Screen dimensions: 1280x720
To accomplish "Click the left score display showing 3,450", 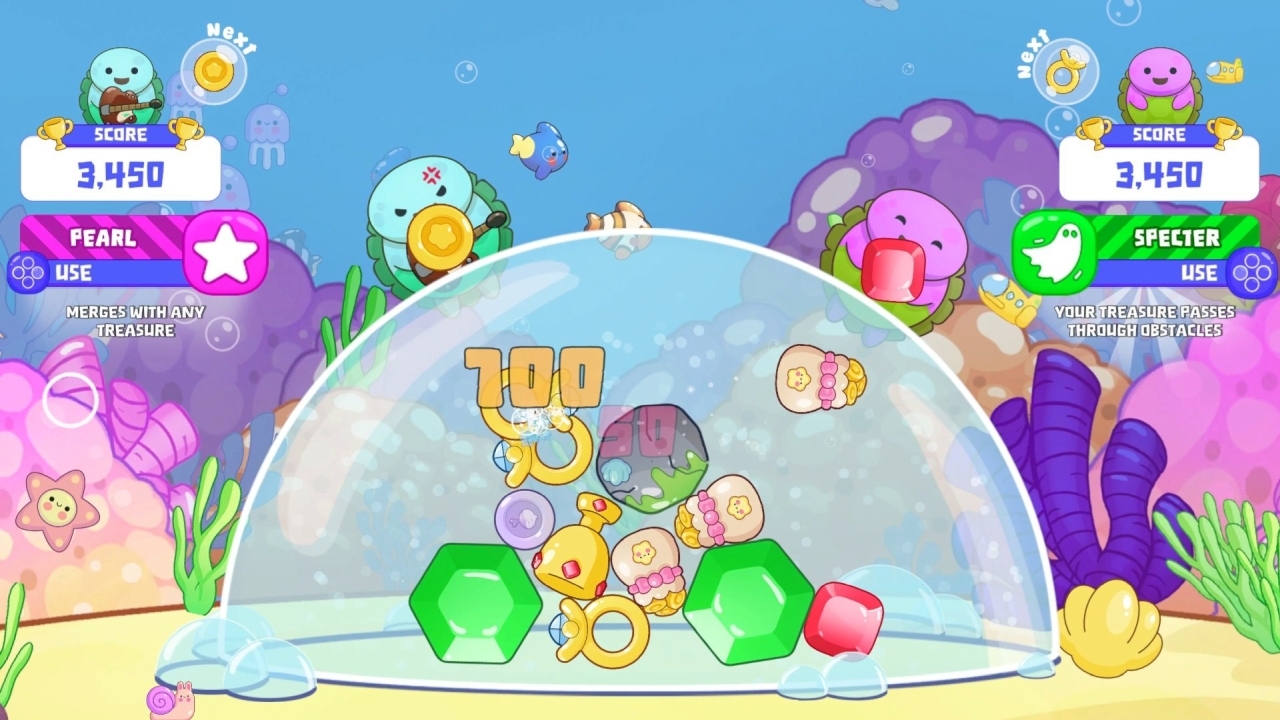I will (x=120, y=172).
